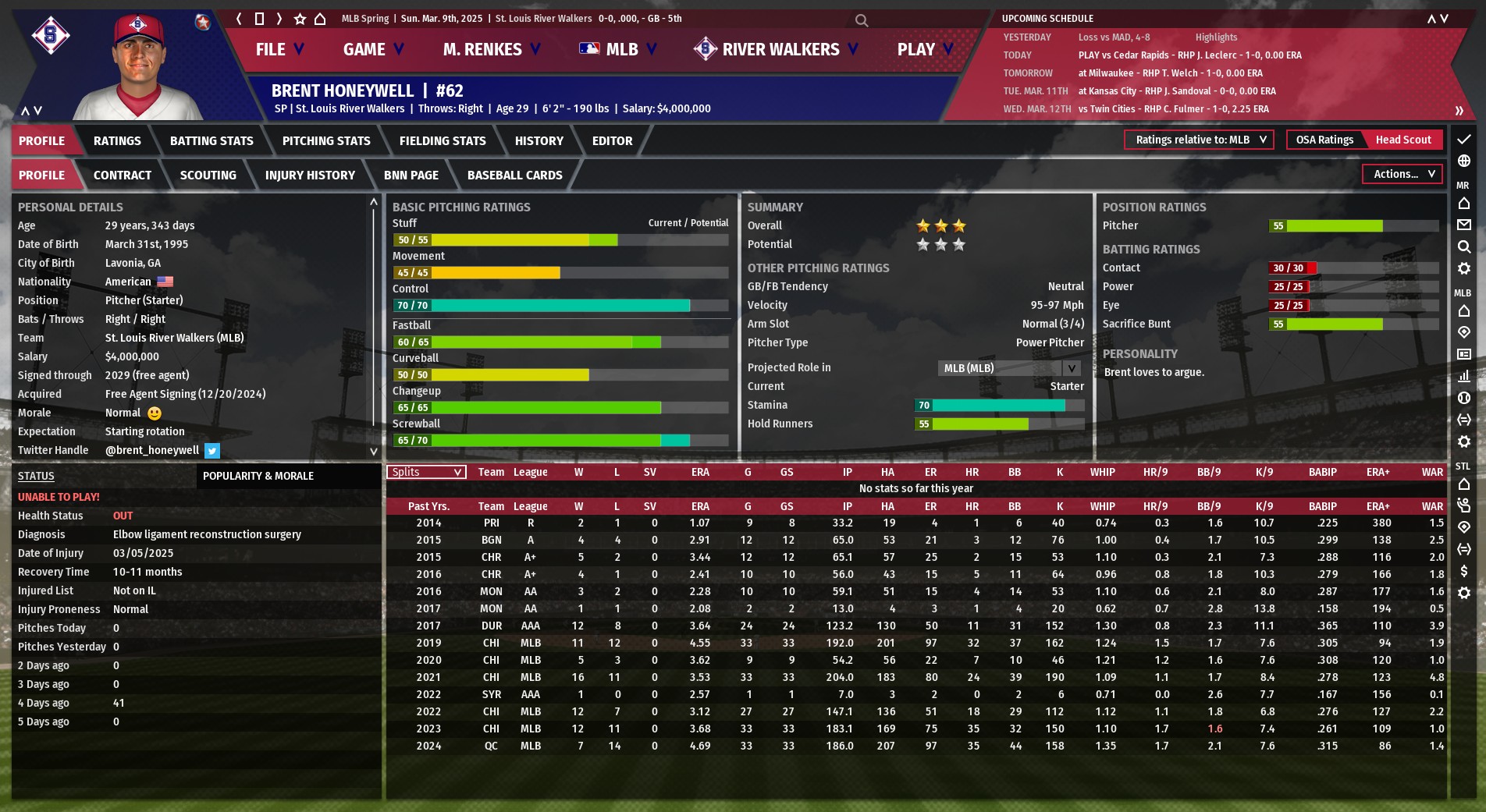This screenshot has width=1486, height=812.
Task: Open the GAME menu
Action: tap(373, 50)
